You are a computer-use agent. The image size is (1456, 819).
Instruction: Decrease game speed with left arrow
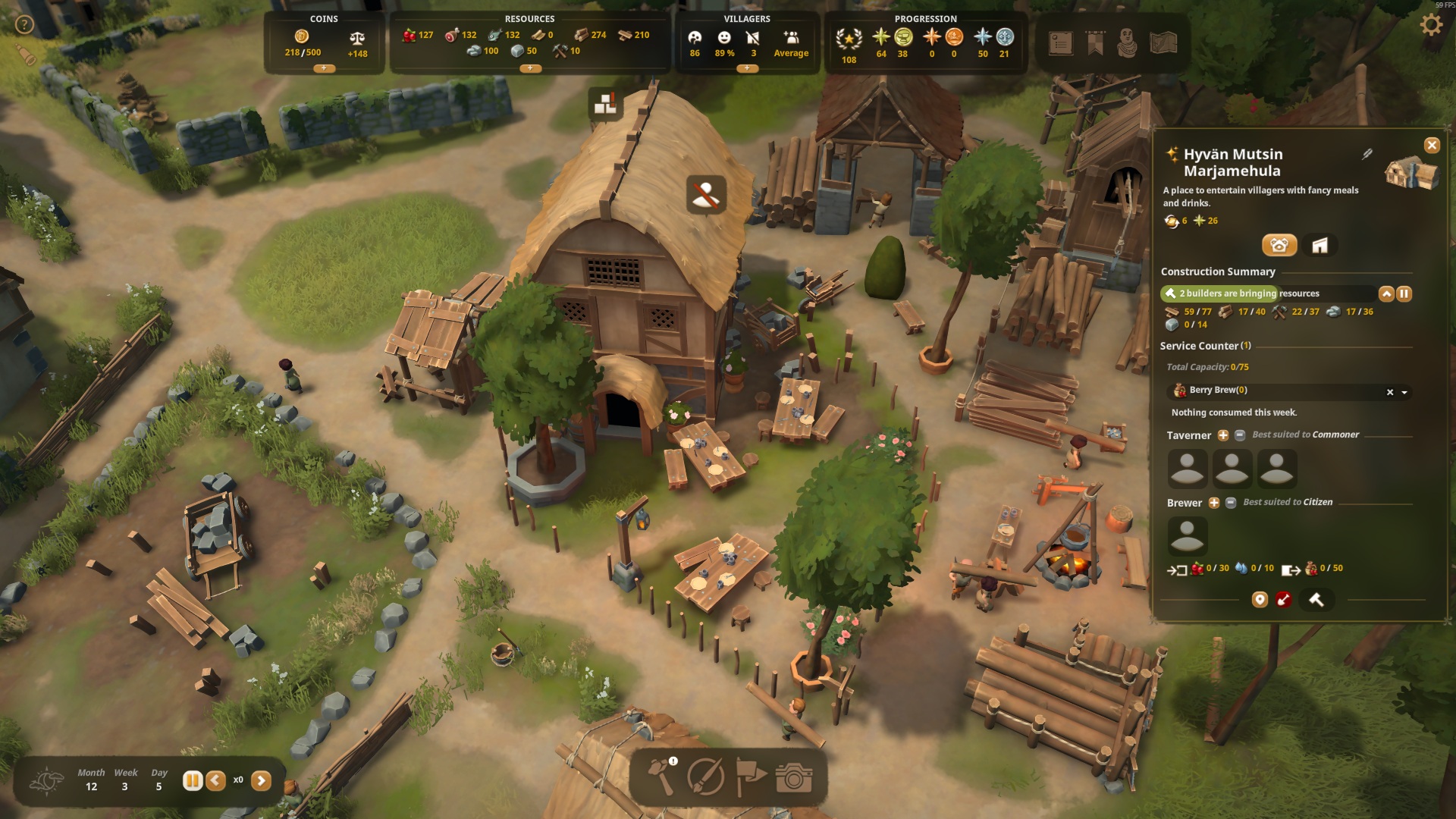click(216, 780)
